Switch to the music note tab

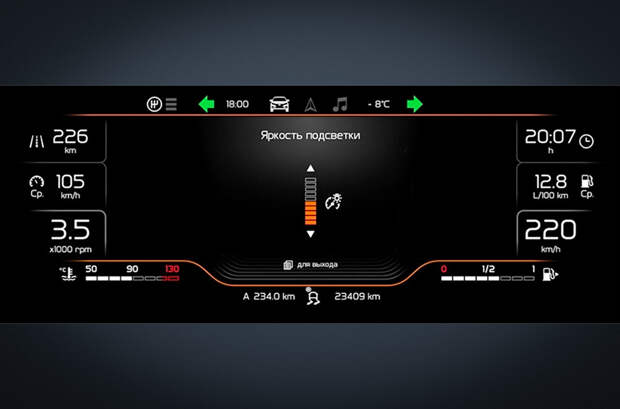340,104
